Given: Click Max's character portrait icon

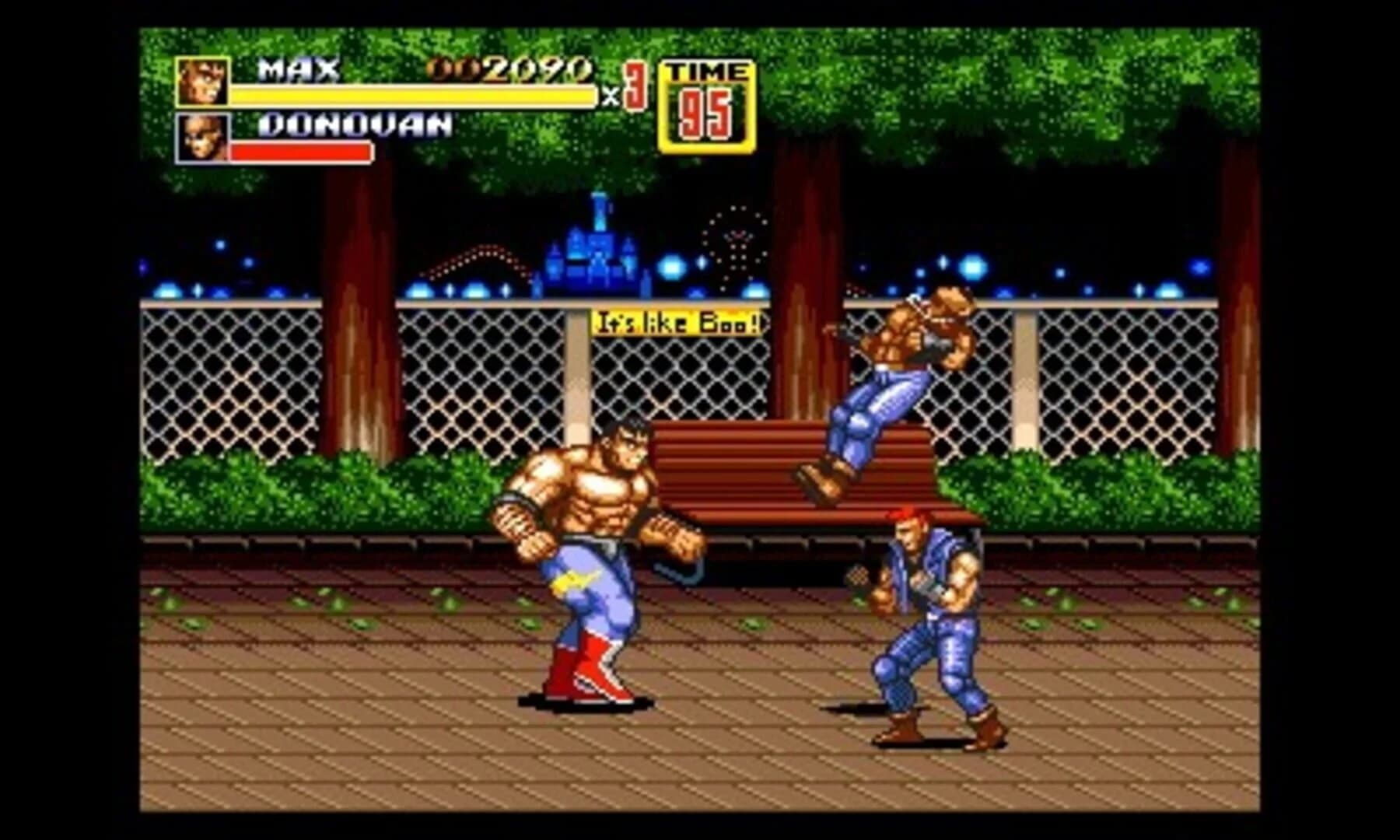Looking at the screenshot, I should 204,81.
